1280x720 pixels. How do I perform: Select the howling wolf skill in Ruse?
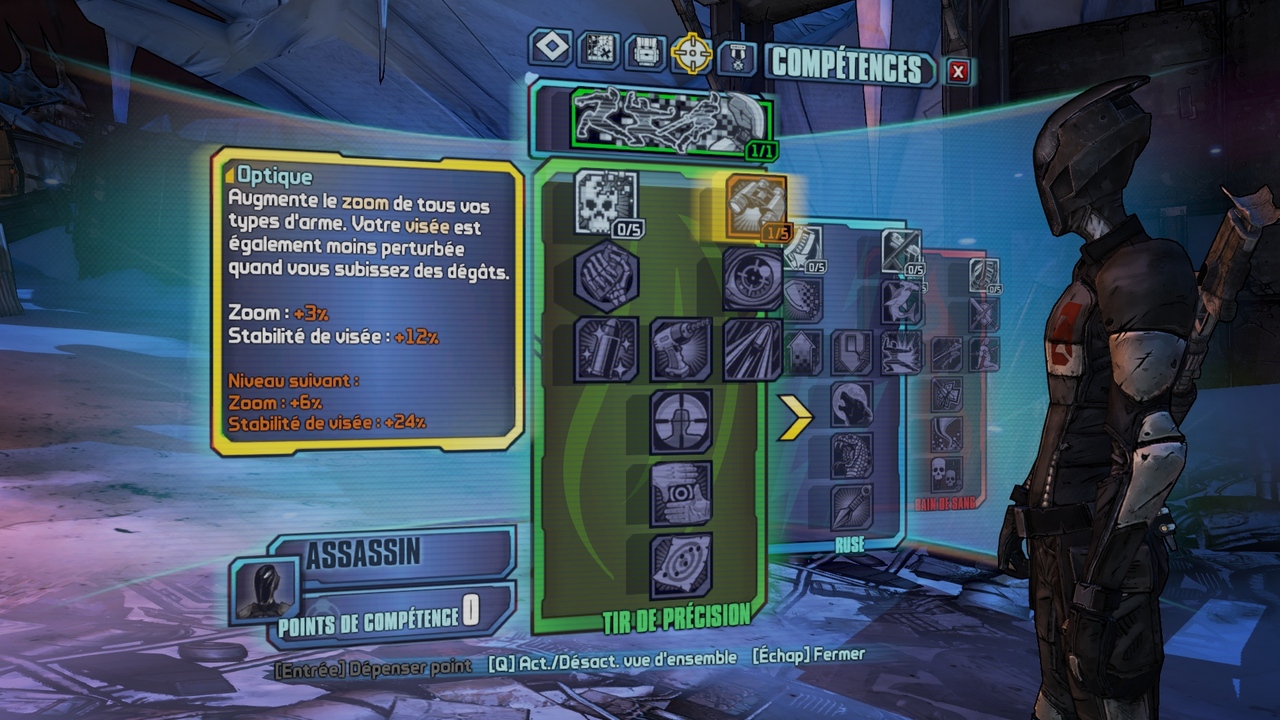[x=851, y=404]
